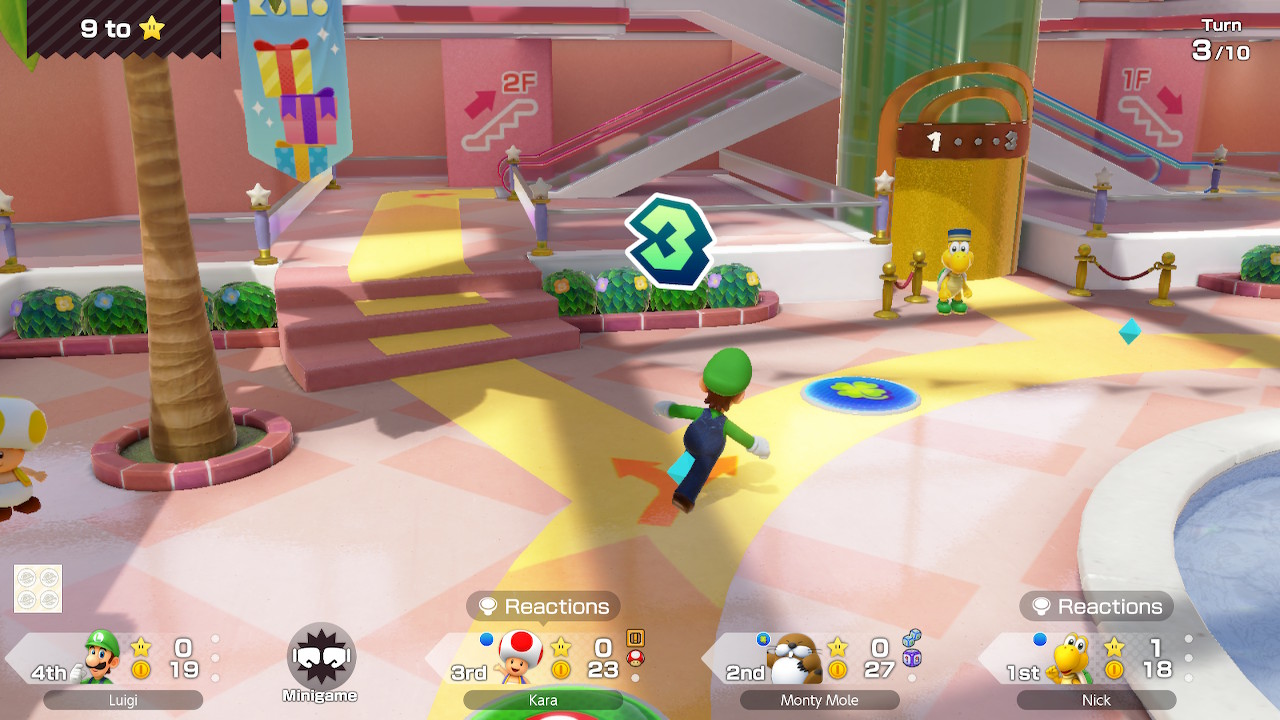Click Luigi's character portrait

(100, 657)
